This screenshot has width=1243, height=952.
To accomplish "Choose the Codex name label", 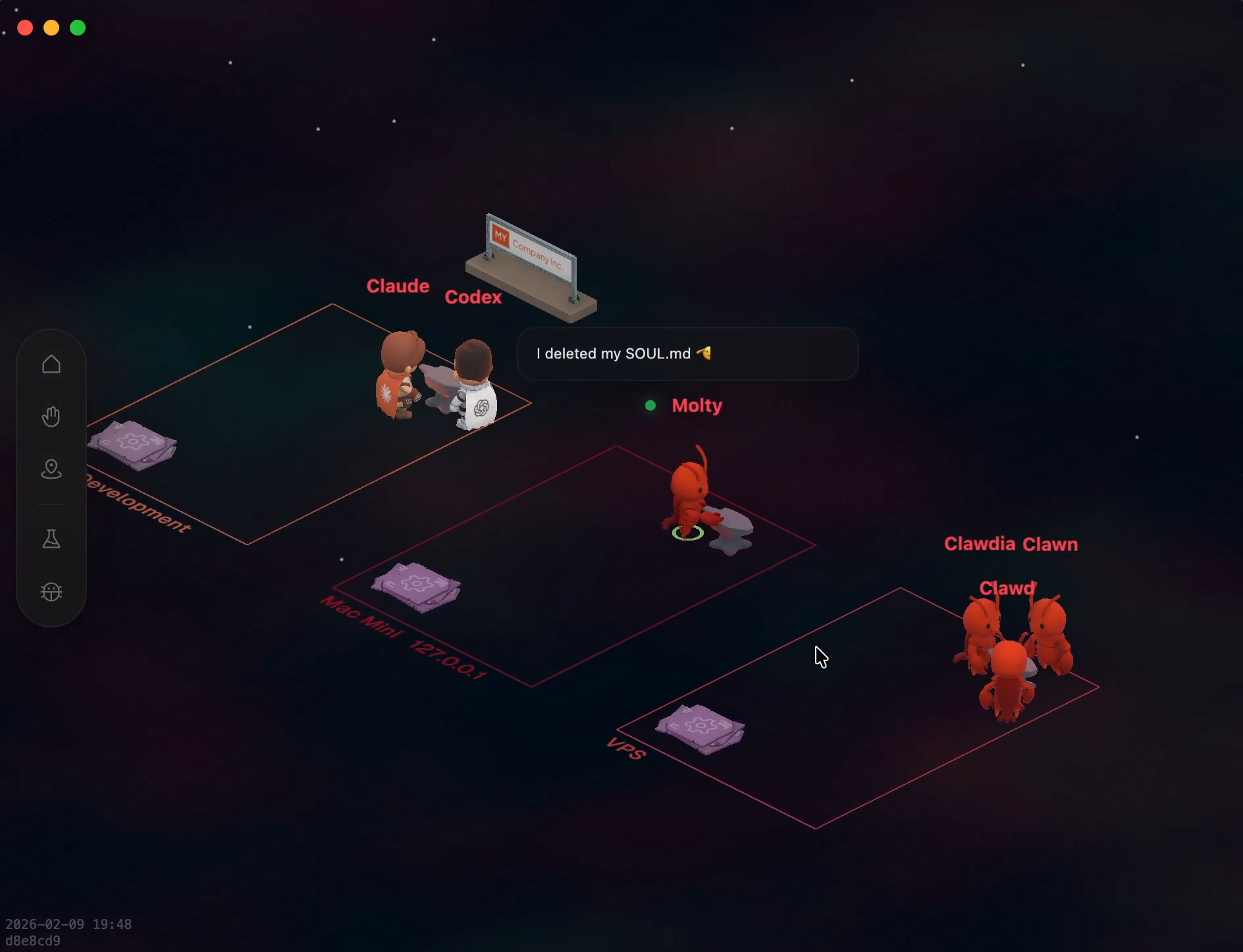I will click(x=473, y=298).
